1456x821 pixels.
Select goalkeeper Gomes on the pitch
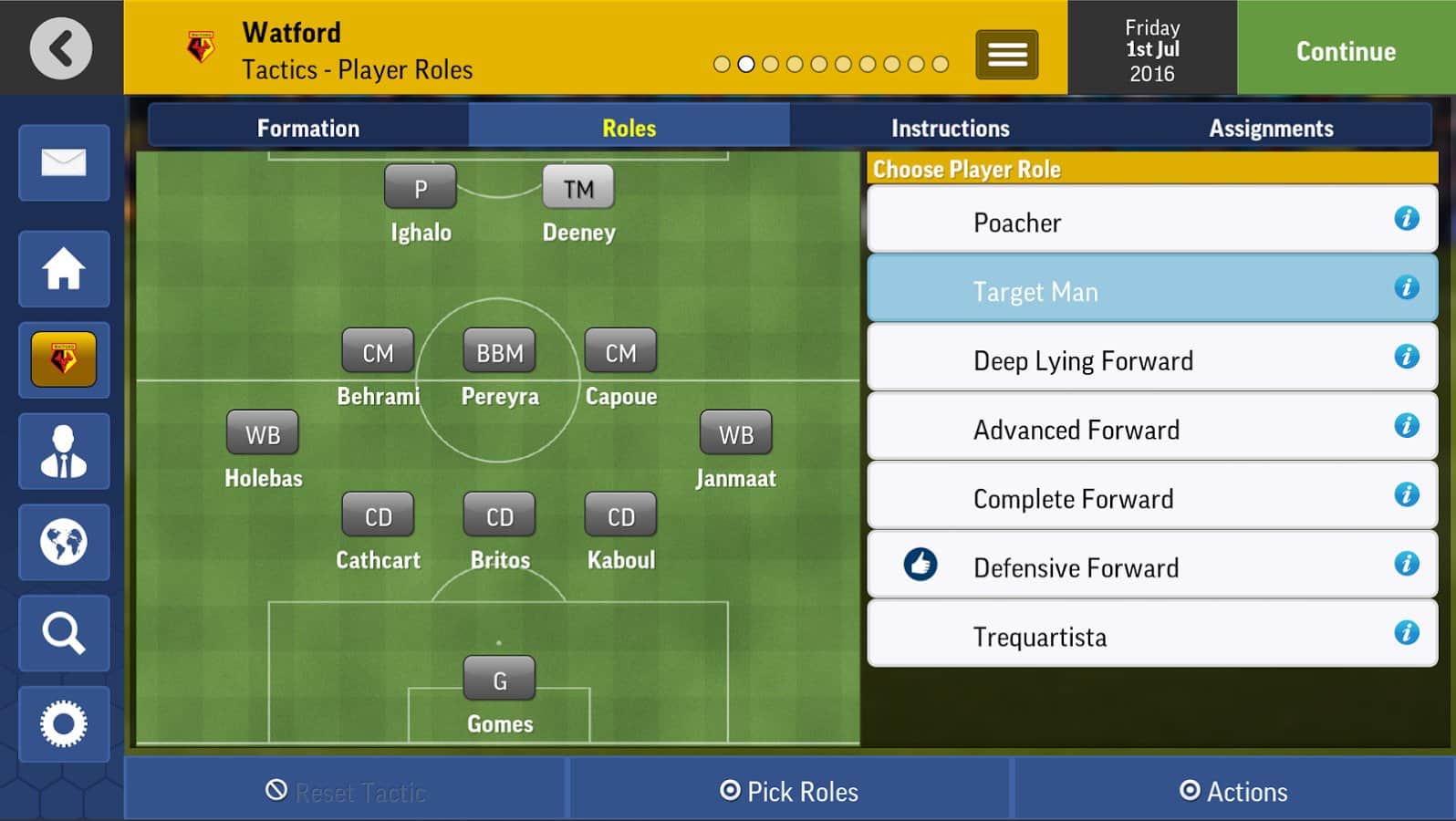[x=500, y=681]
